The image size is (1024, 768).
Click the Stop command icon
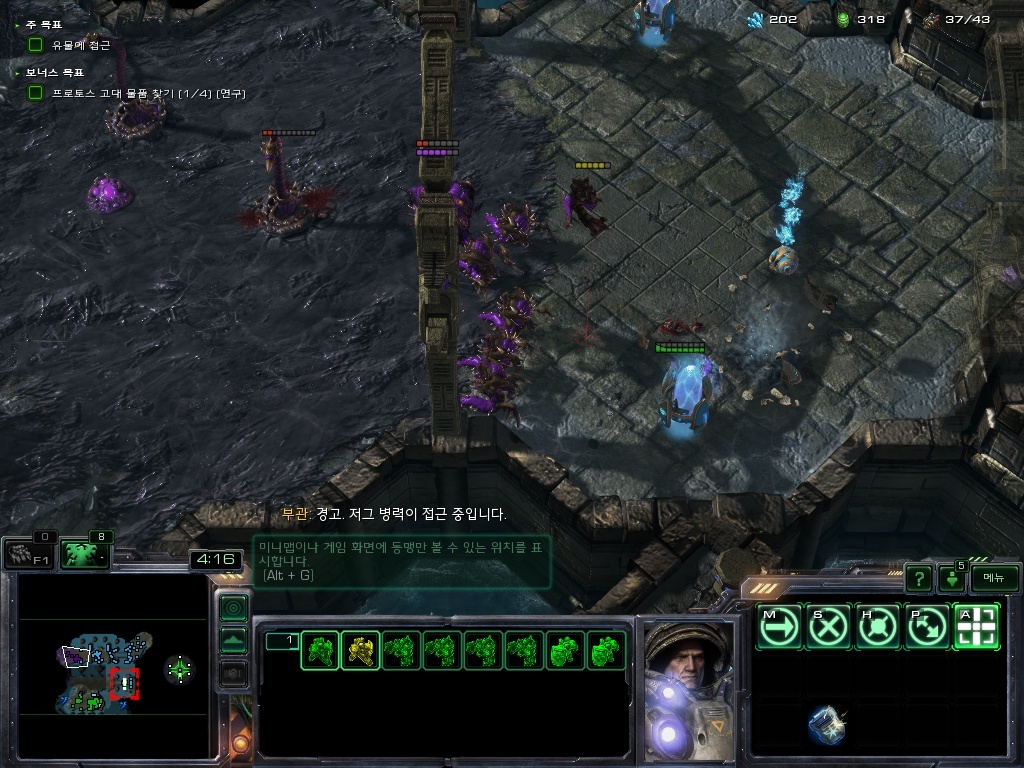pyautogui.click(x=828, y=627)
